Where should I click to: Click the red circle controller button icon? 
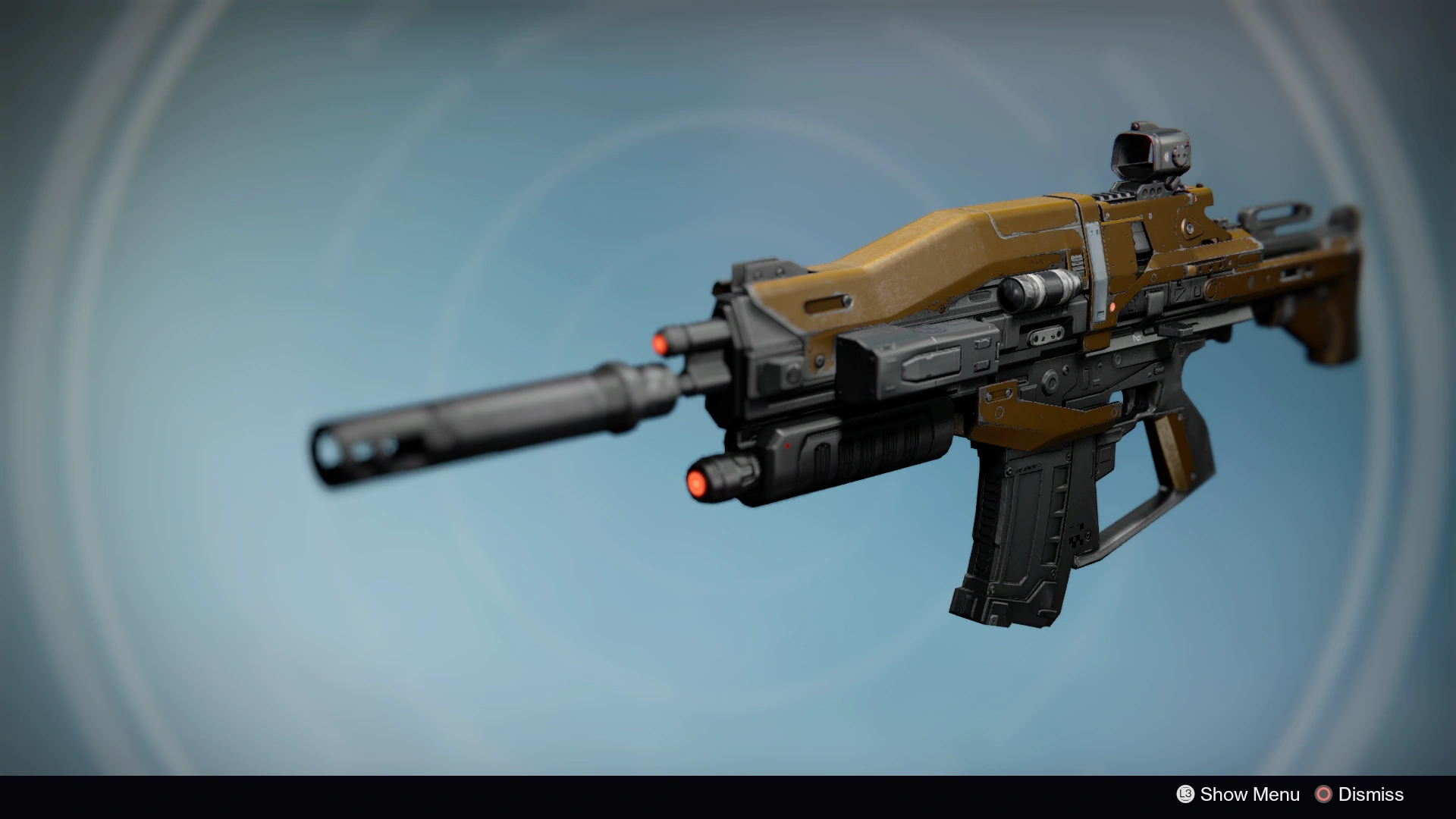[x=1323, y=795]
